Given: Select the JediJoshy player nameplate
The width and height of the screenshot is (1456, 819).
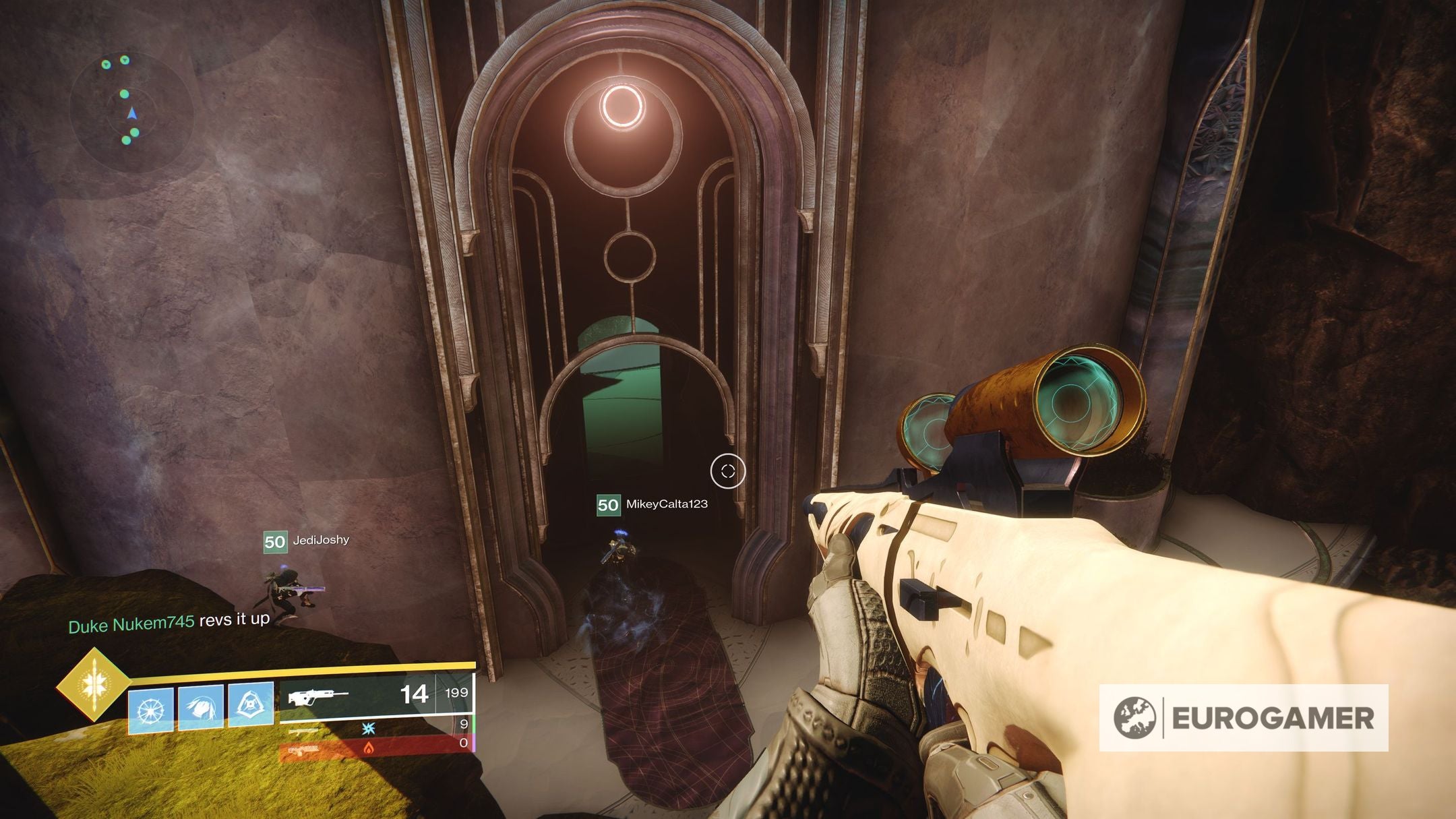Looking at the screenshot, I should [307, 541].
